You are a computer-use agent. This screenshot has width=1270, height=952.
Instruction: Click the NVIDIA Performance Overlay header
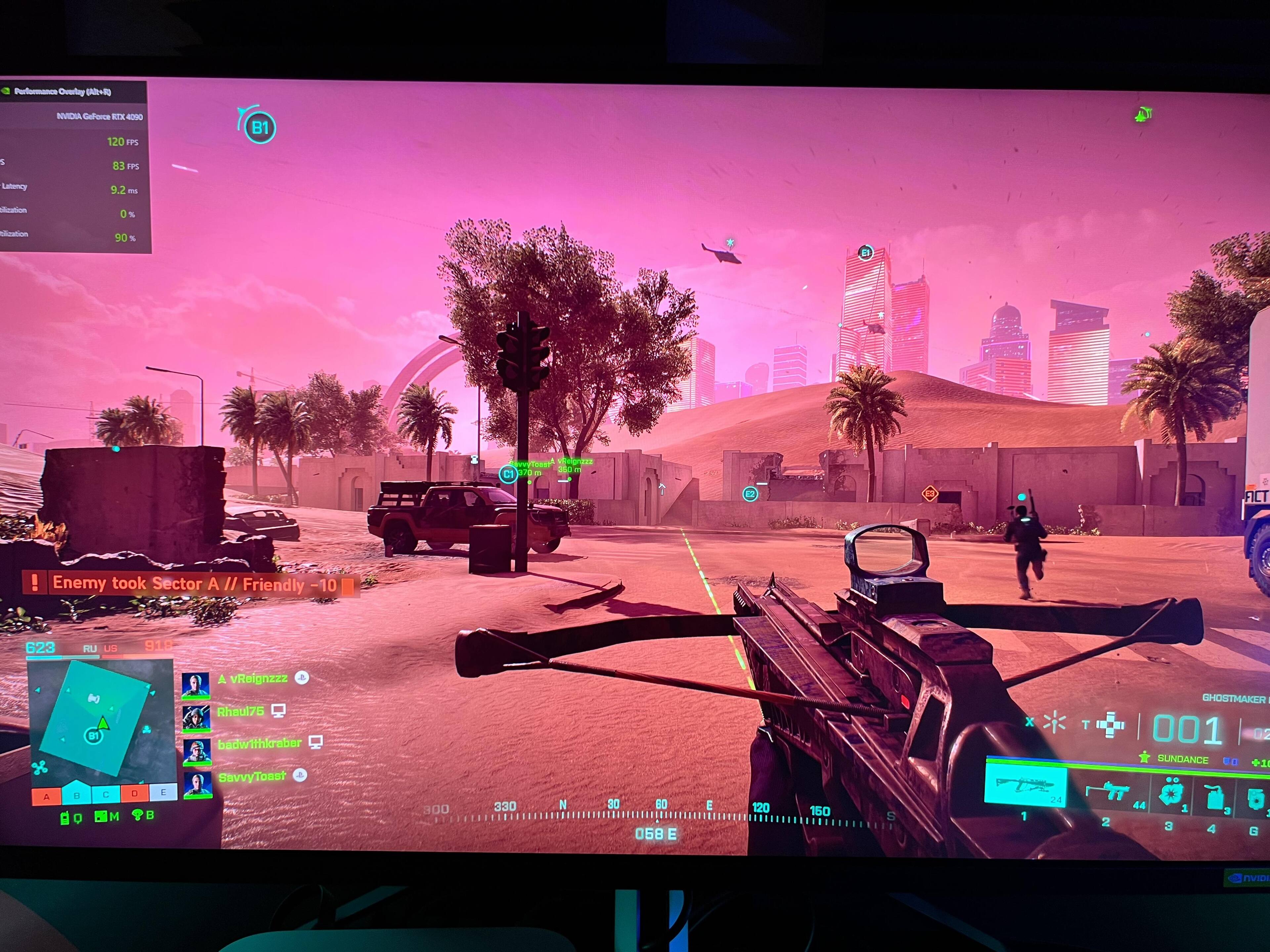[x=62, y=91]
